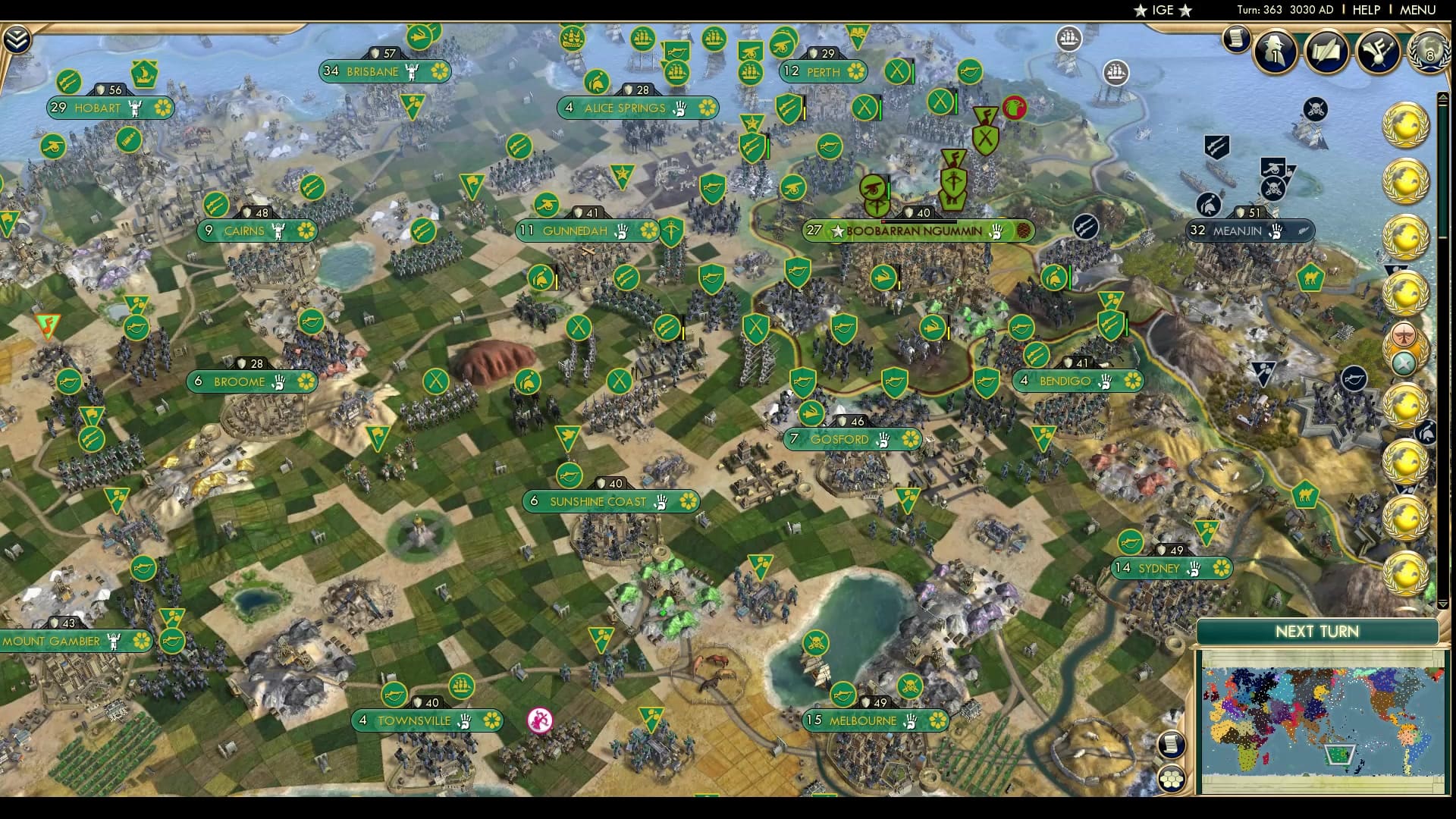The height and width of the screenshot is (819, 1456).
Task: Click Australia on the minimap
Action: (x=1341, y=755)
